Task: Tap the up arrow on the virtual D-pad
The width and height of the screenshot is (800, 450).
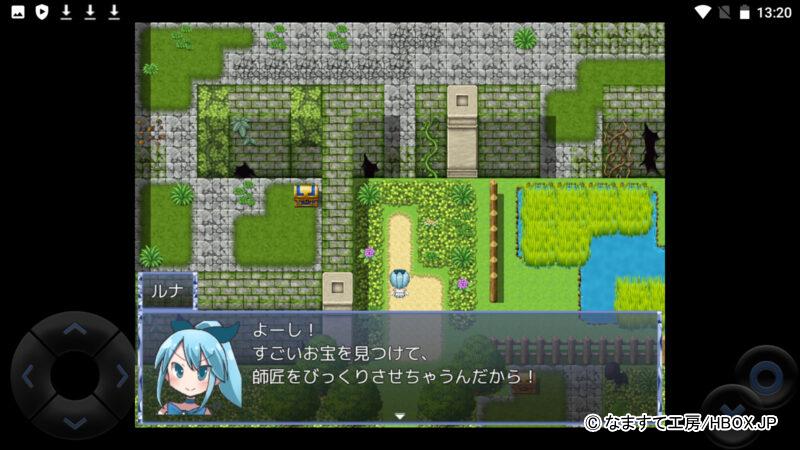Action: [x=75, y=329]
